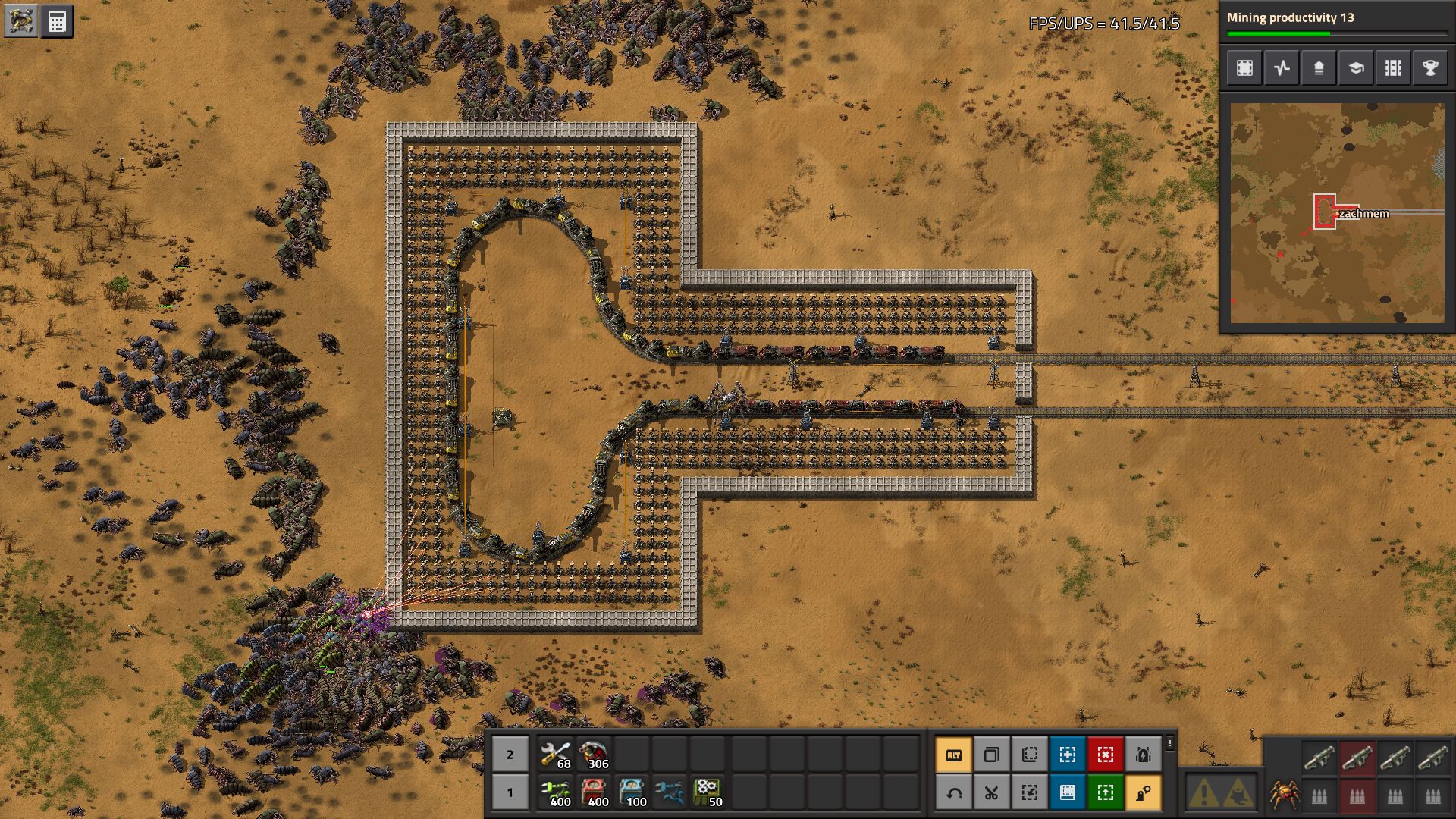
Task: Open the character screen icon at top left
Action: point(19,20)
